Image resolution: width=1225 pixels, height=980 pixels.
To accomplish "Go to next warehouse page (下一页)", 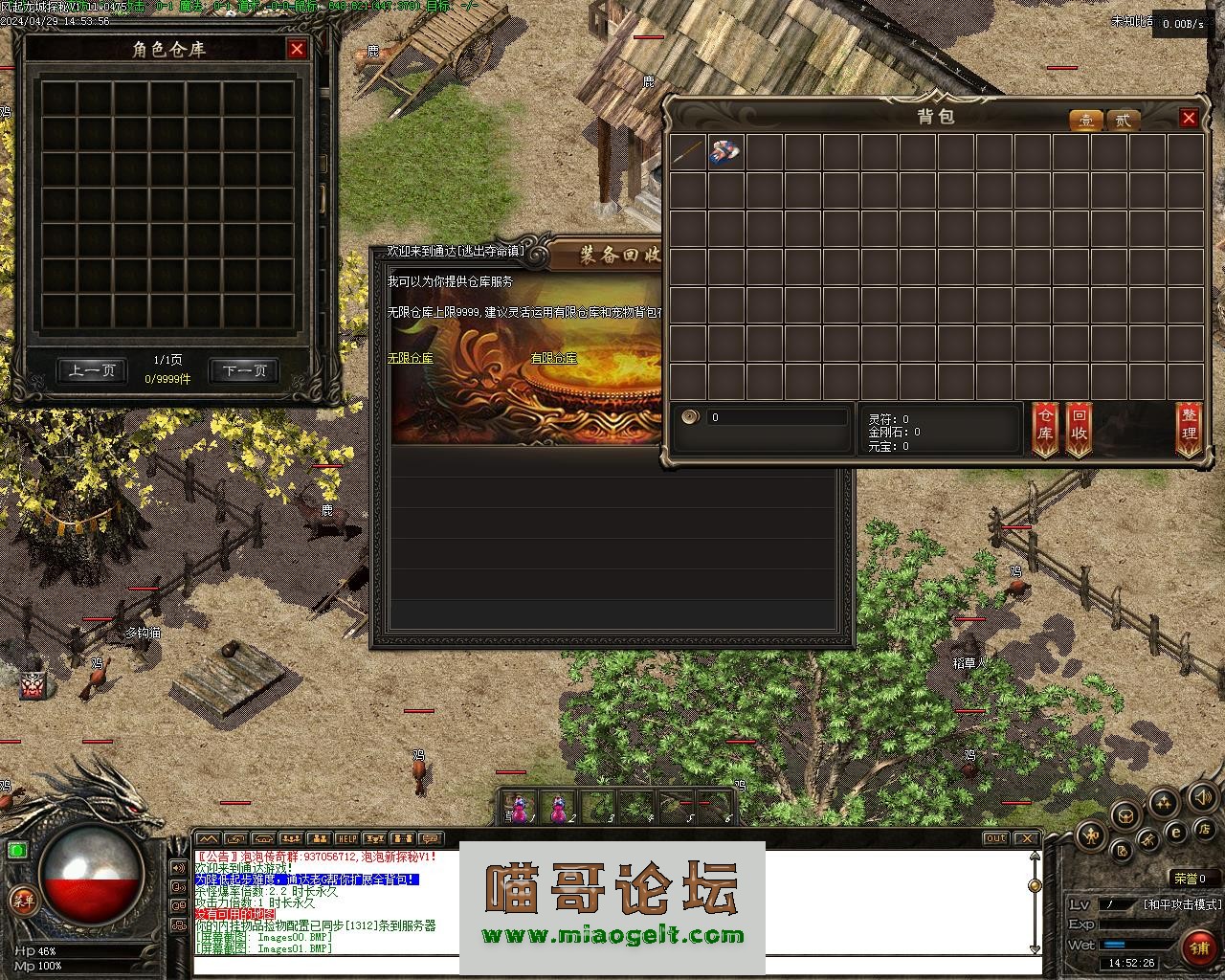I will pyautogui.click(x=244, y=370).
